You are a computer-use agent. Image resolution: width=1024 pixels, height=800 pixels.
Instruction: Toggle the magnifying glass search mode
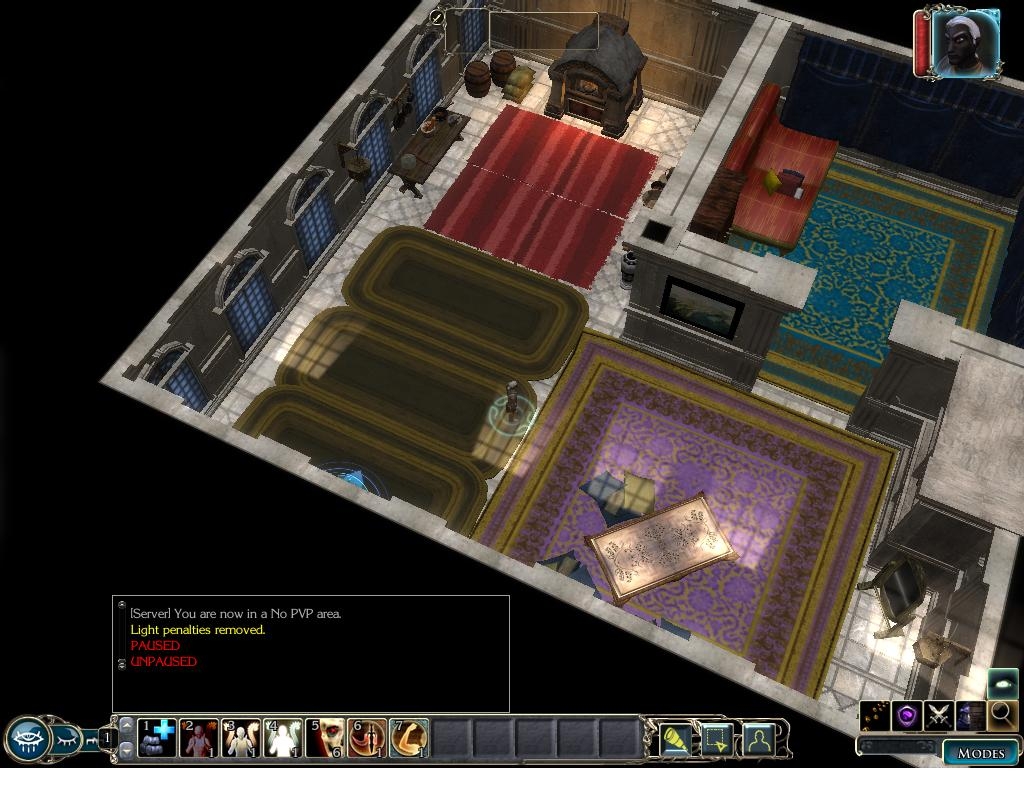click(1001, 715)
